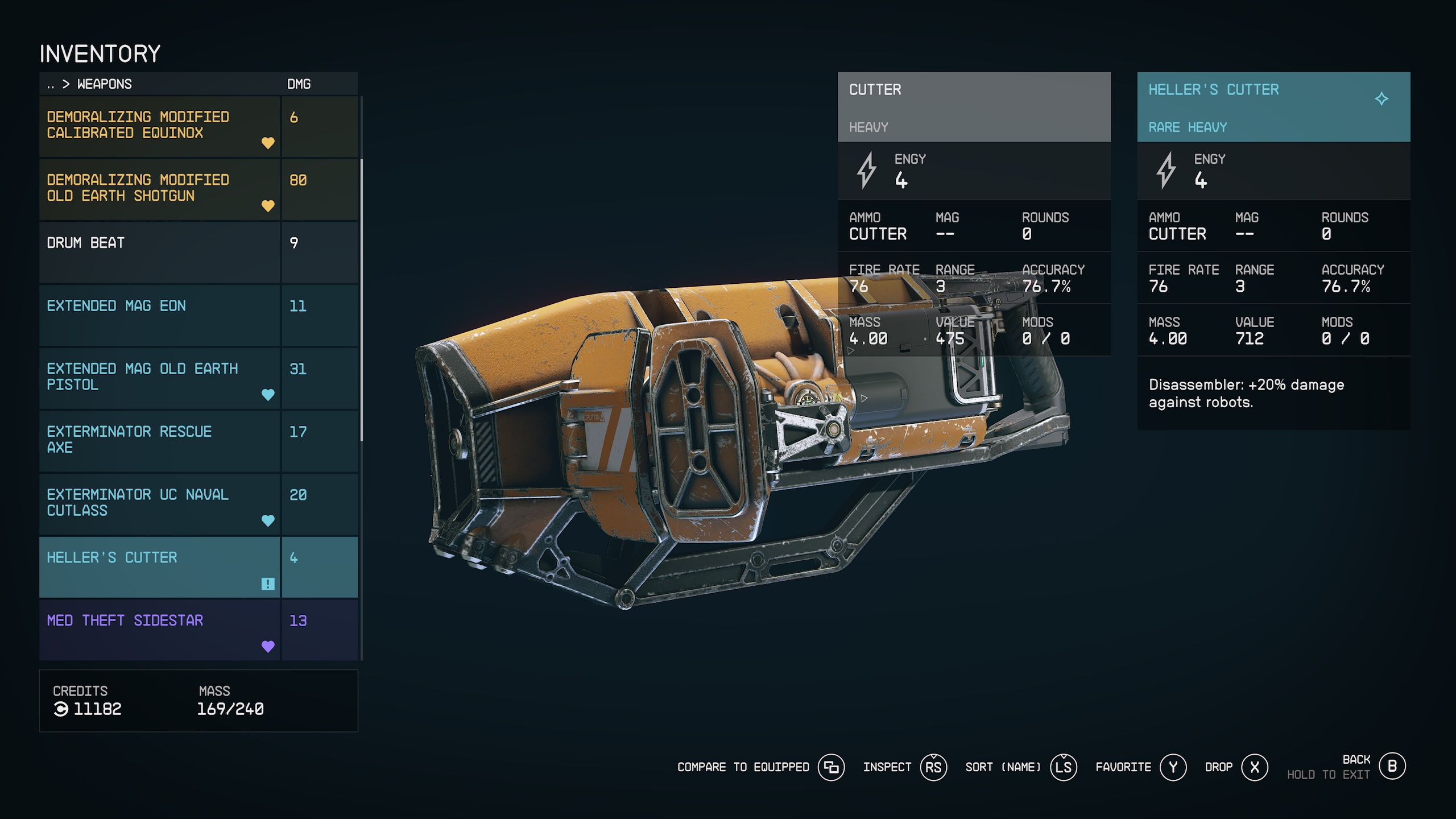Sort weapons by the DMG column header
The image size is (1456, 819).
pos(299,84)
